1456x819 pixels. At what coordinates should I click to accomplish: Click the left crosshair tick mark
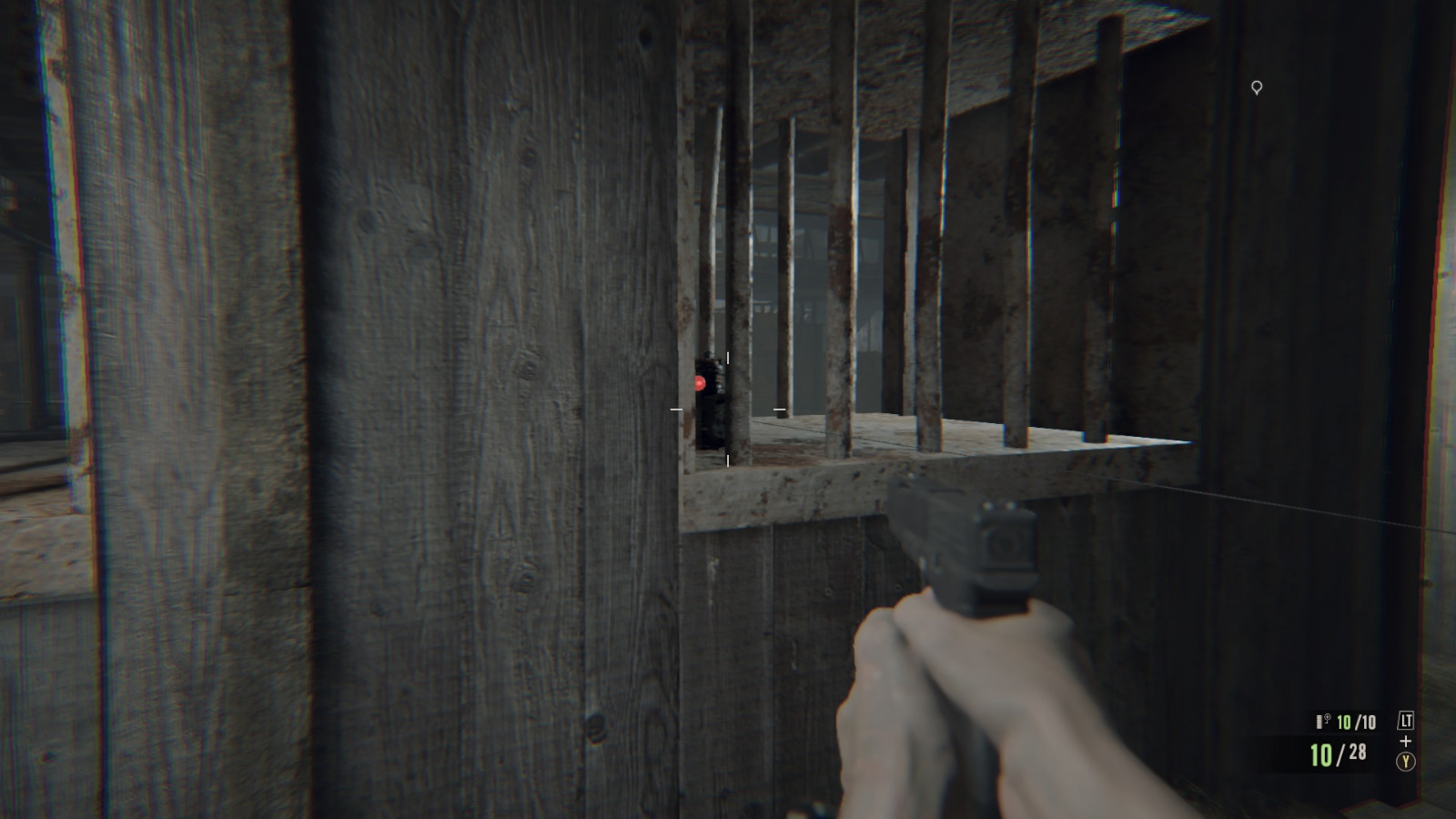pos(675,409)
